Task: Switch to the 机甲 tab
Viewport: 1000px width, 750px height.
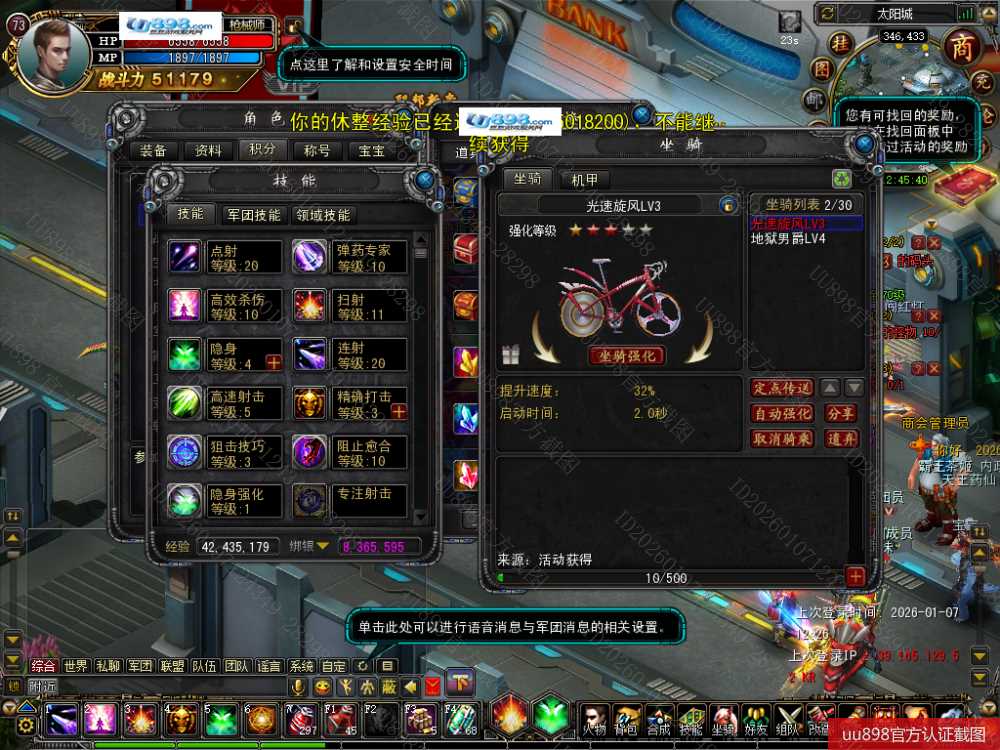Action: point(584,180)
